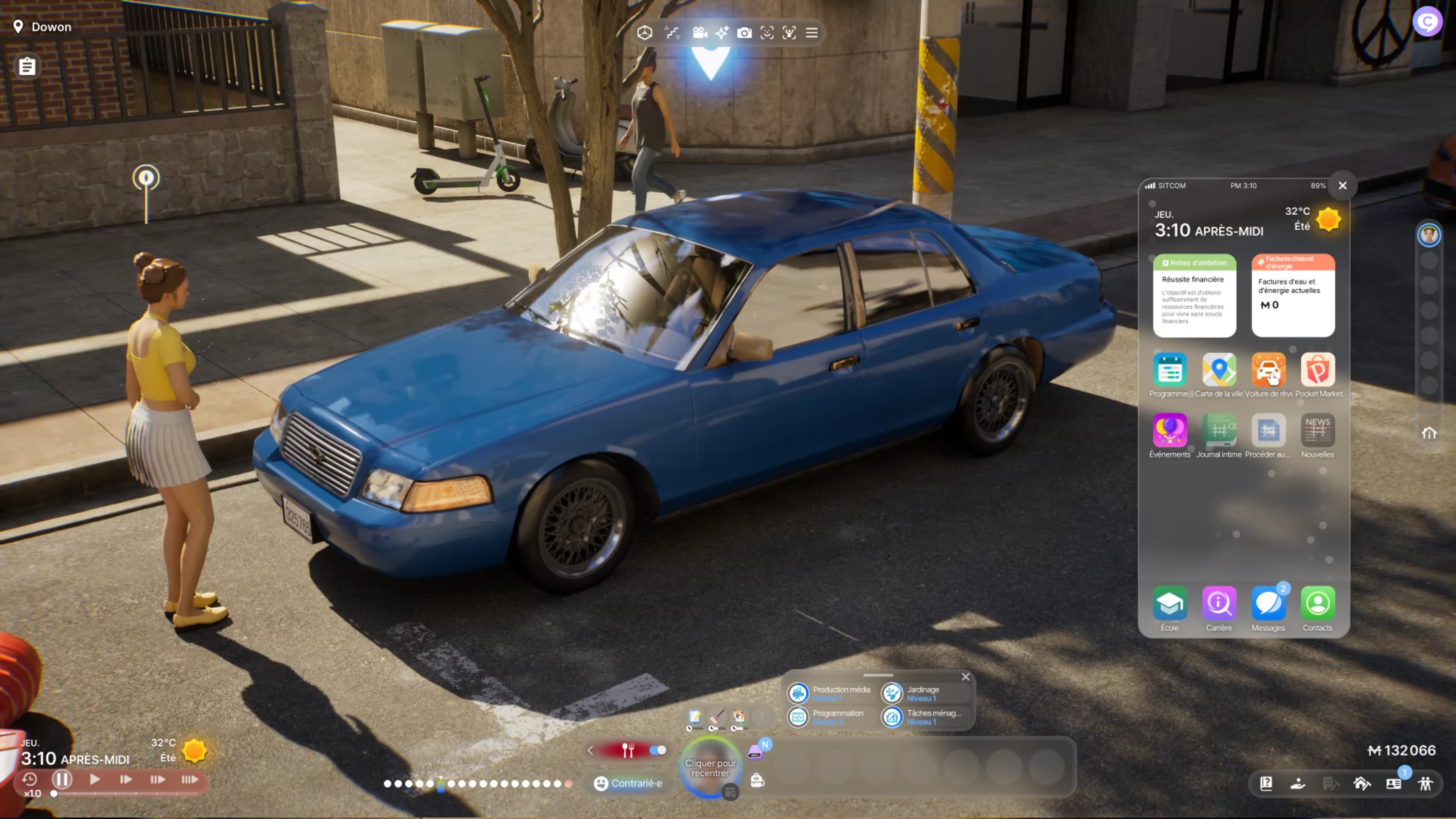The height and width of the screenshot is (819, 1456).
Task: Pause the game time
Action: 62,780
